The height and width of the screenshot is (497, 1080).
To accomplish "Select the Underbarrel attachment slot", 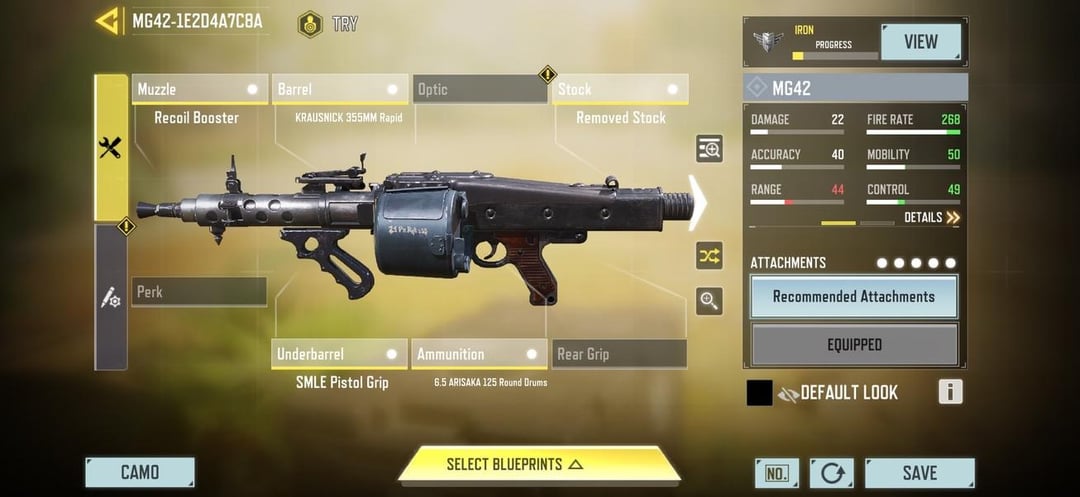I will tap(339, 354).
